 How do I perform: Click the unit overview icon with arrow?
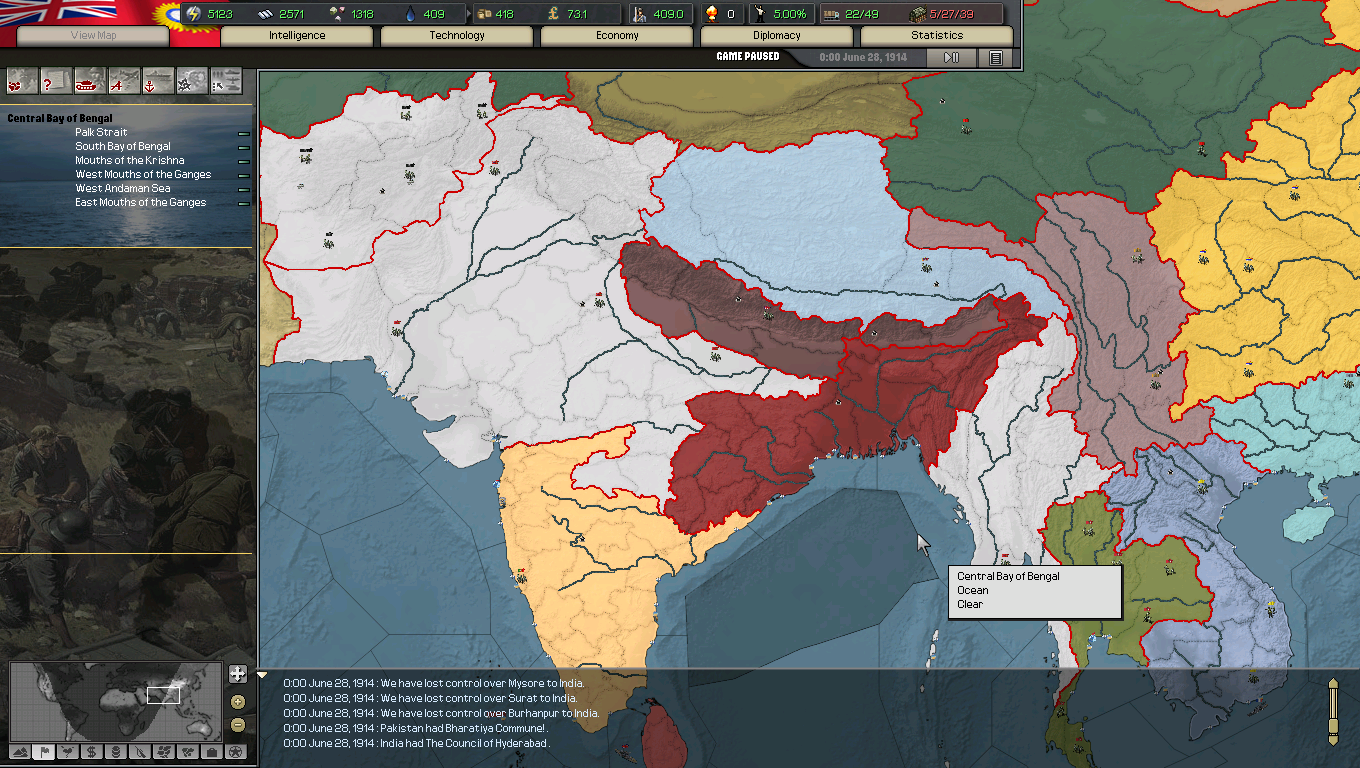click(224, 80)
